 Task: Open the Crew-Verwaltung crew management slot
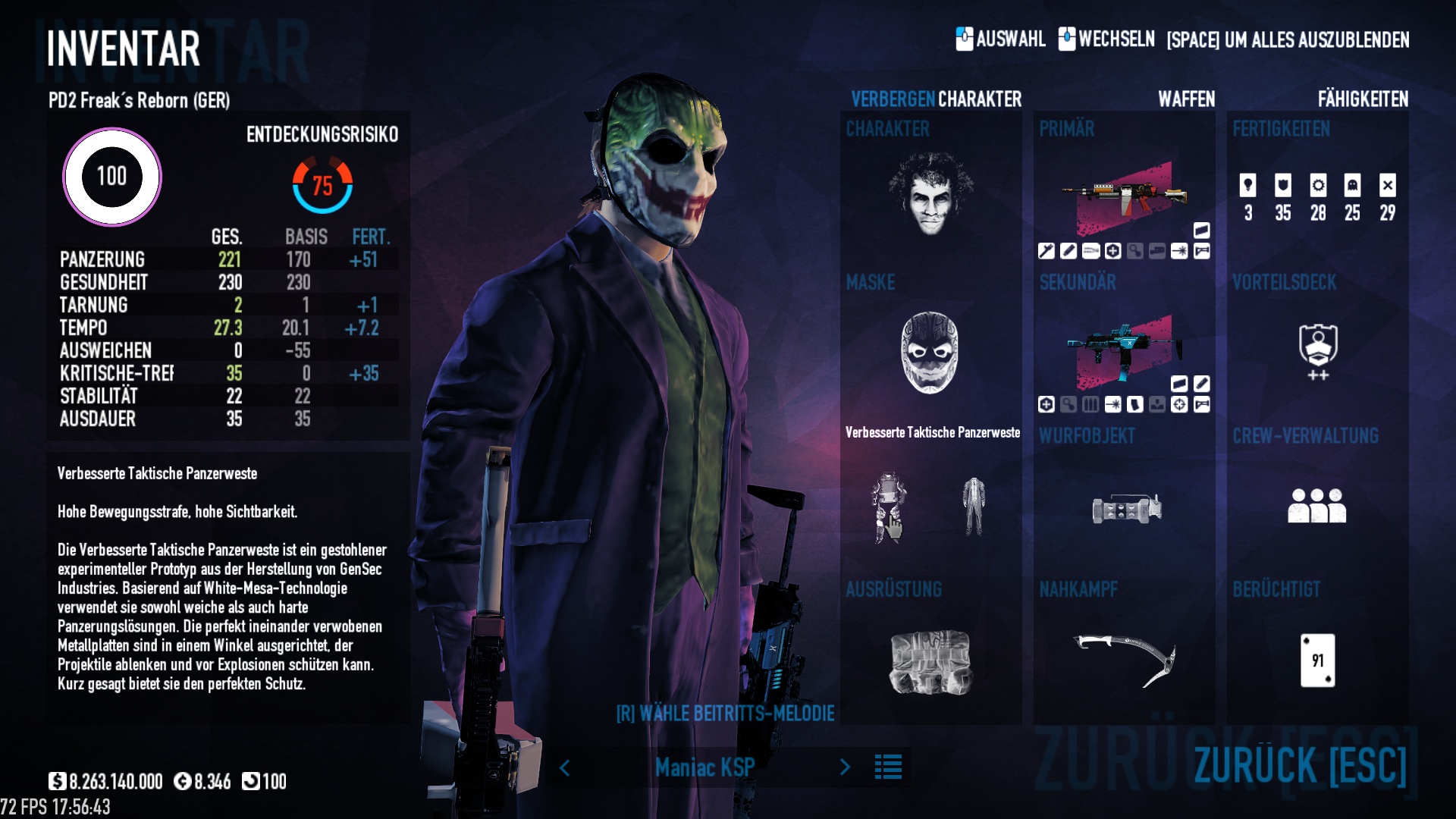pos(1316,506)
